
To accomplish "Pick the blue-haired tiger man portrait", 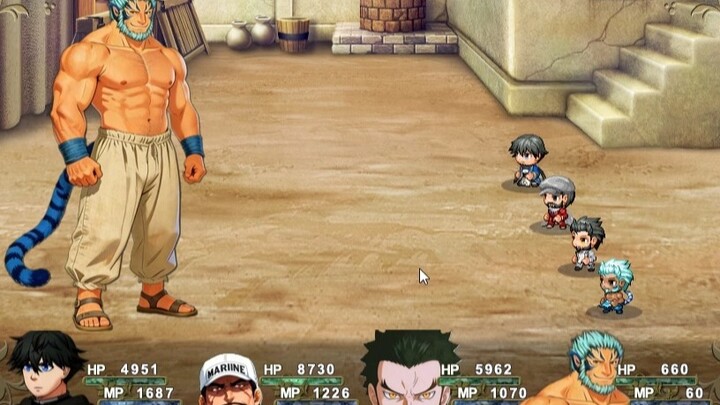I will 593,370.
